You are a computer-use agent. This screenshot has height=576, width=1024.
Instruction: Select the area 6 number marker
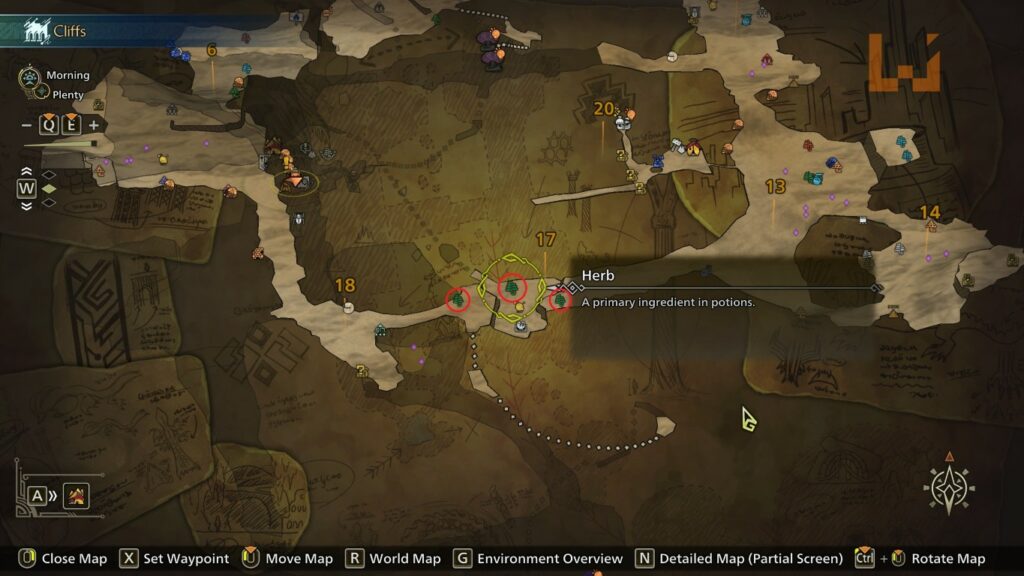211,50
